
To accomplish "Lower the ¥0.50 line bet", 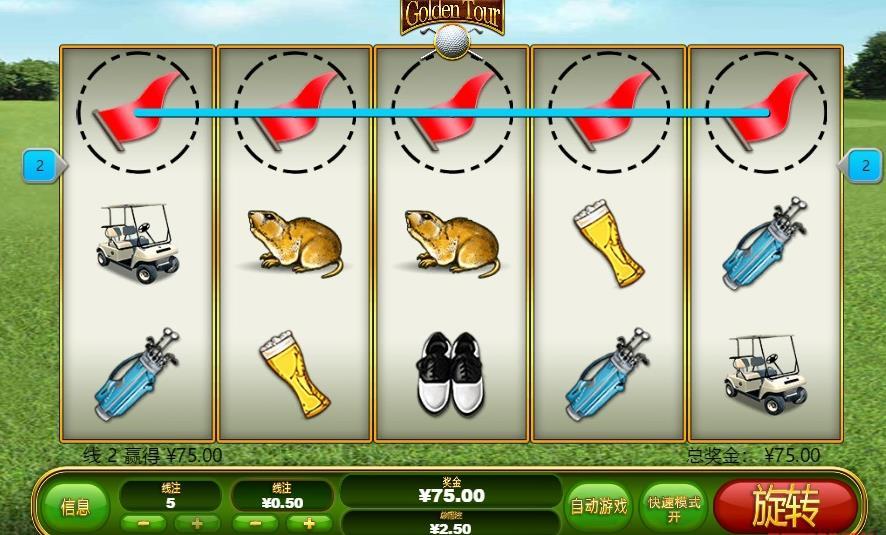I will [255, 523].
